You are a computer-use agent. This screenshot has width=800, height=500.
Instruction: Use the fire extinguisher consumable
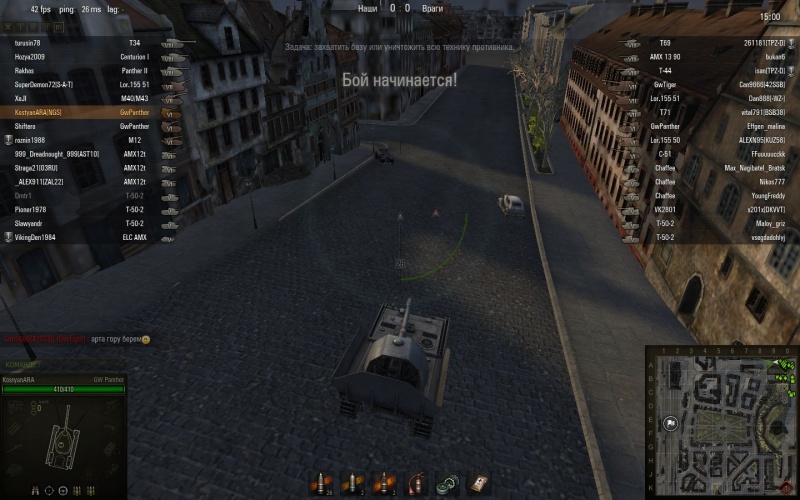pos(414,483)
